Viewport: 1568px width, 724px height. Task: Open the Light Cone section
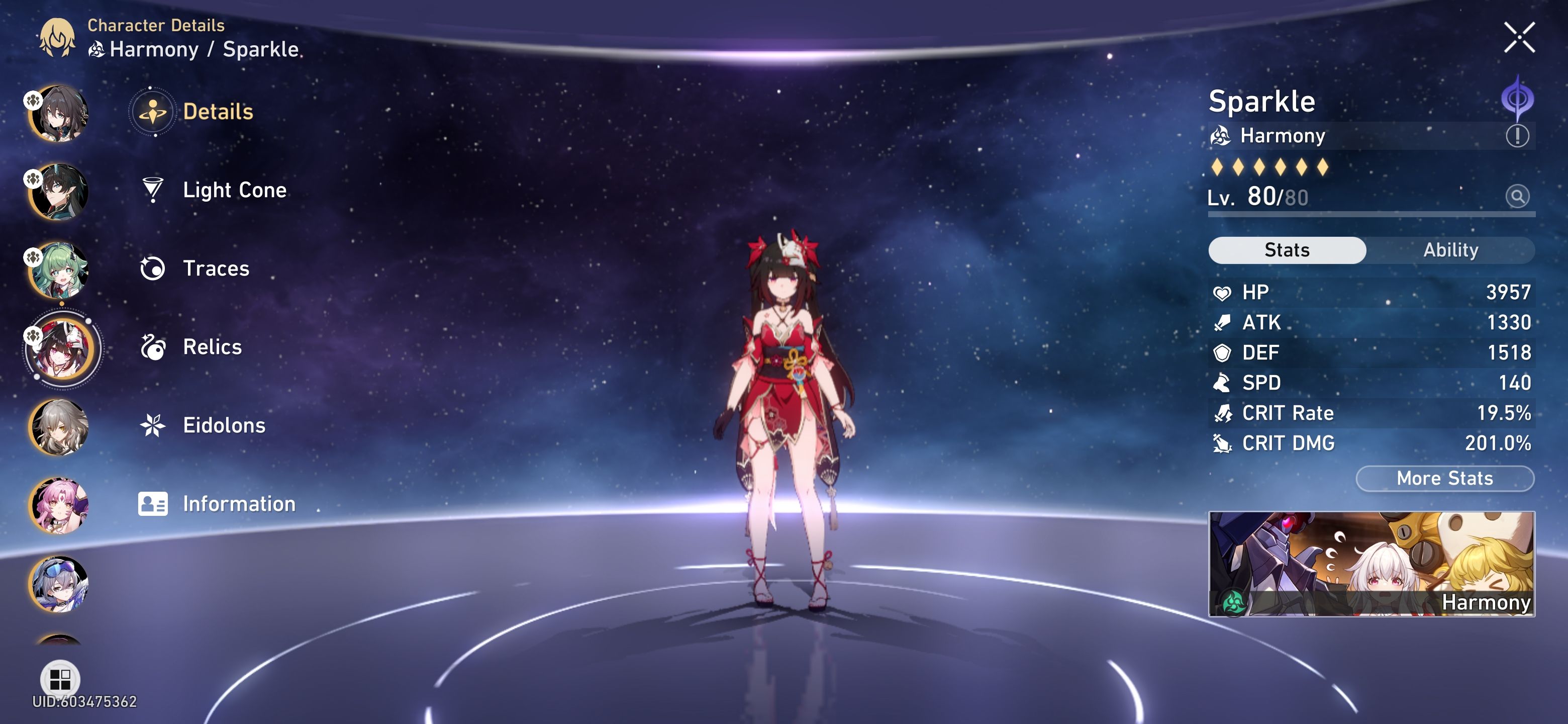234,190
